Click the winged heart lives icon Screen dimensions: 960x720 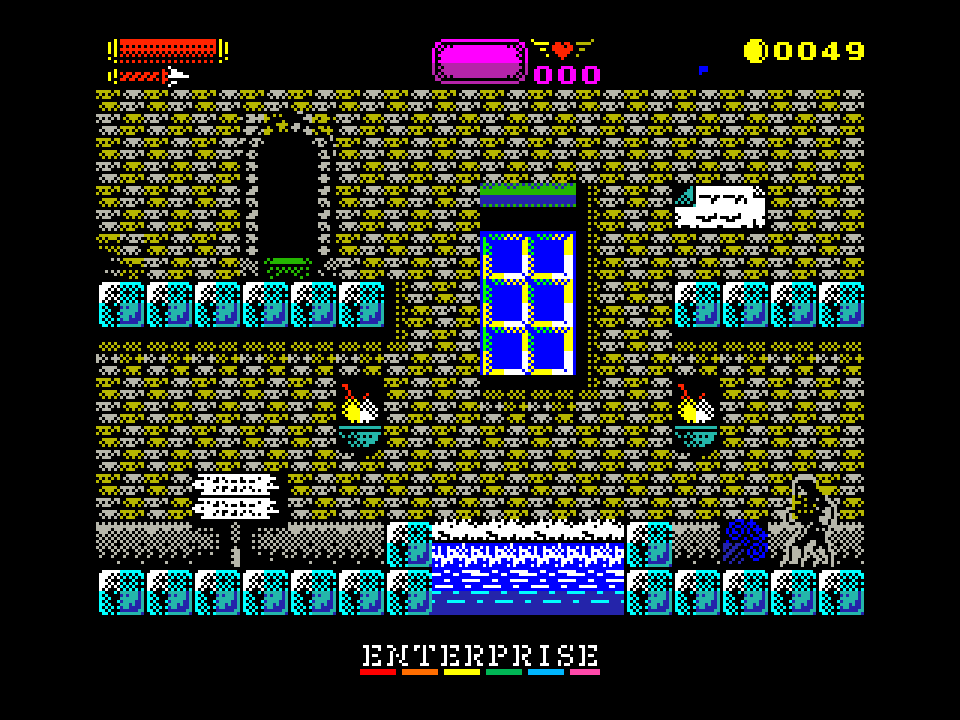[x=562, y=49]
